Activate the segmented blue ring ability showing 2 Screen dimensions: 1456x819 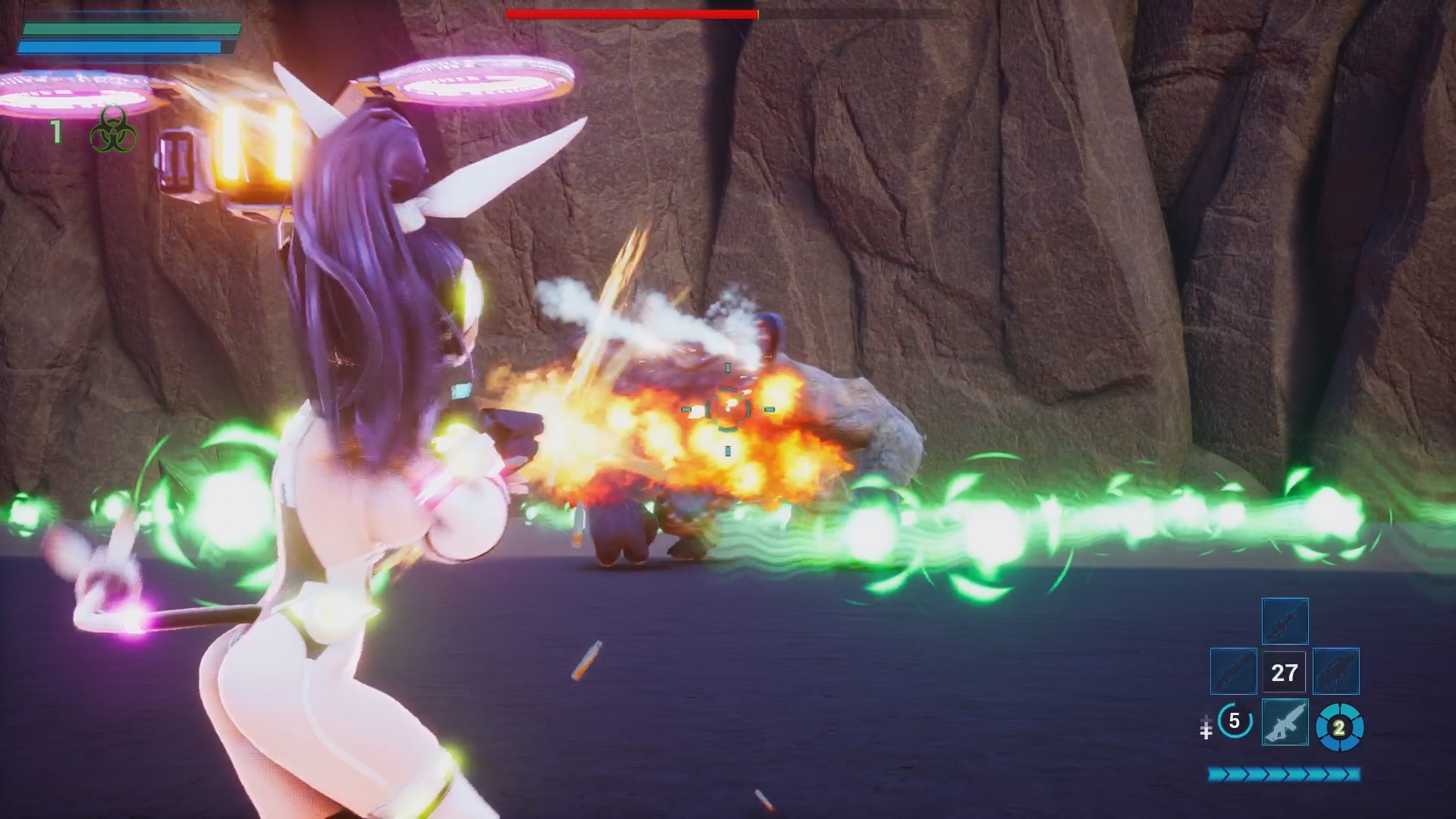(x=1339, y=728)
